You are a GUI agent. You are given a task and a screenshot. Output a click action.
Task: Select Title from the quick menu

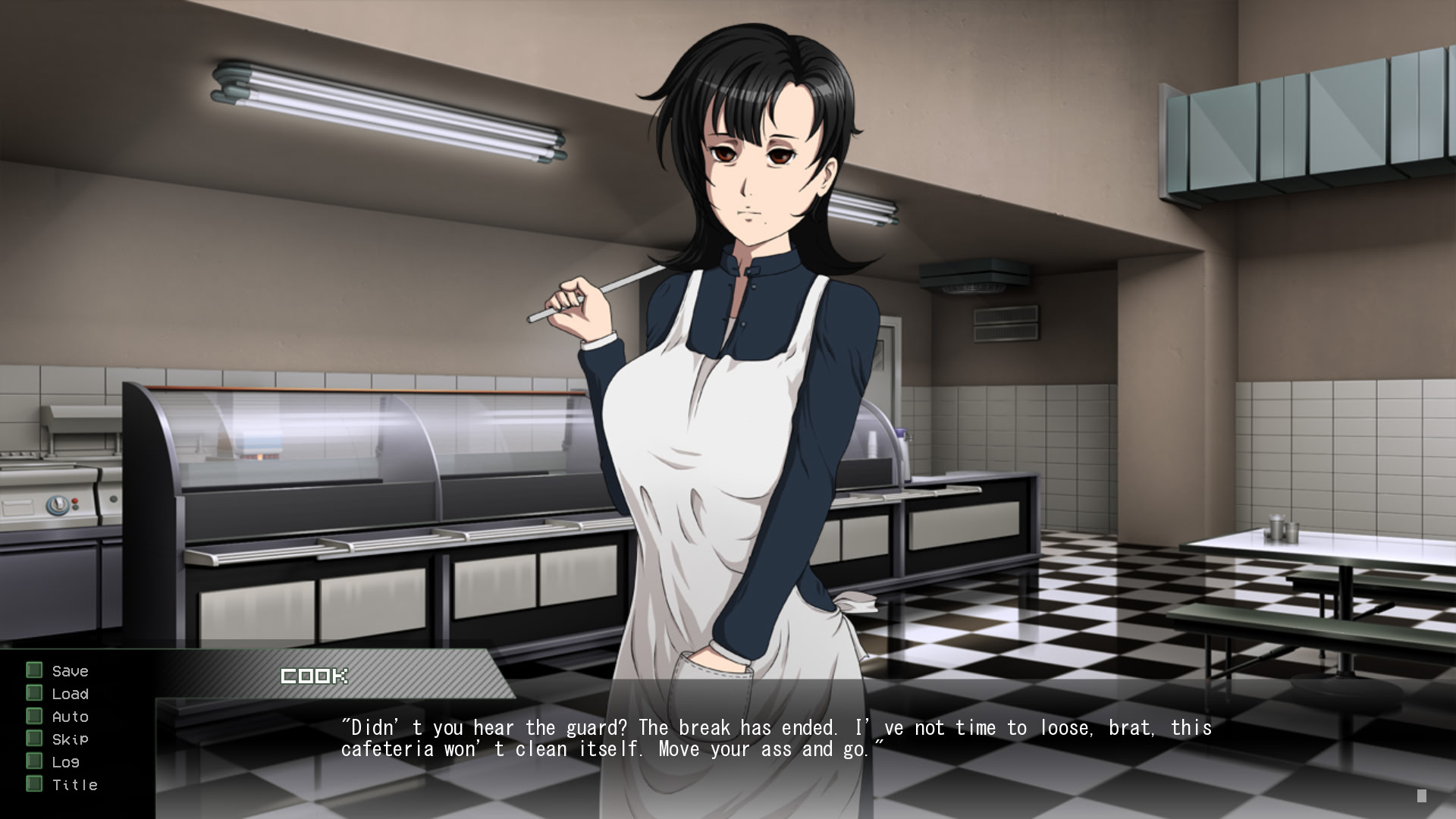[x=74, y=785]
